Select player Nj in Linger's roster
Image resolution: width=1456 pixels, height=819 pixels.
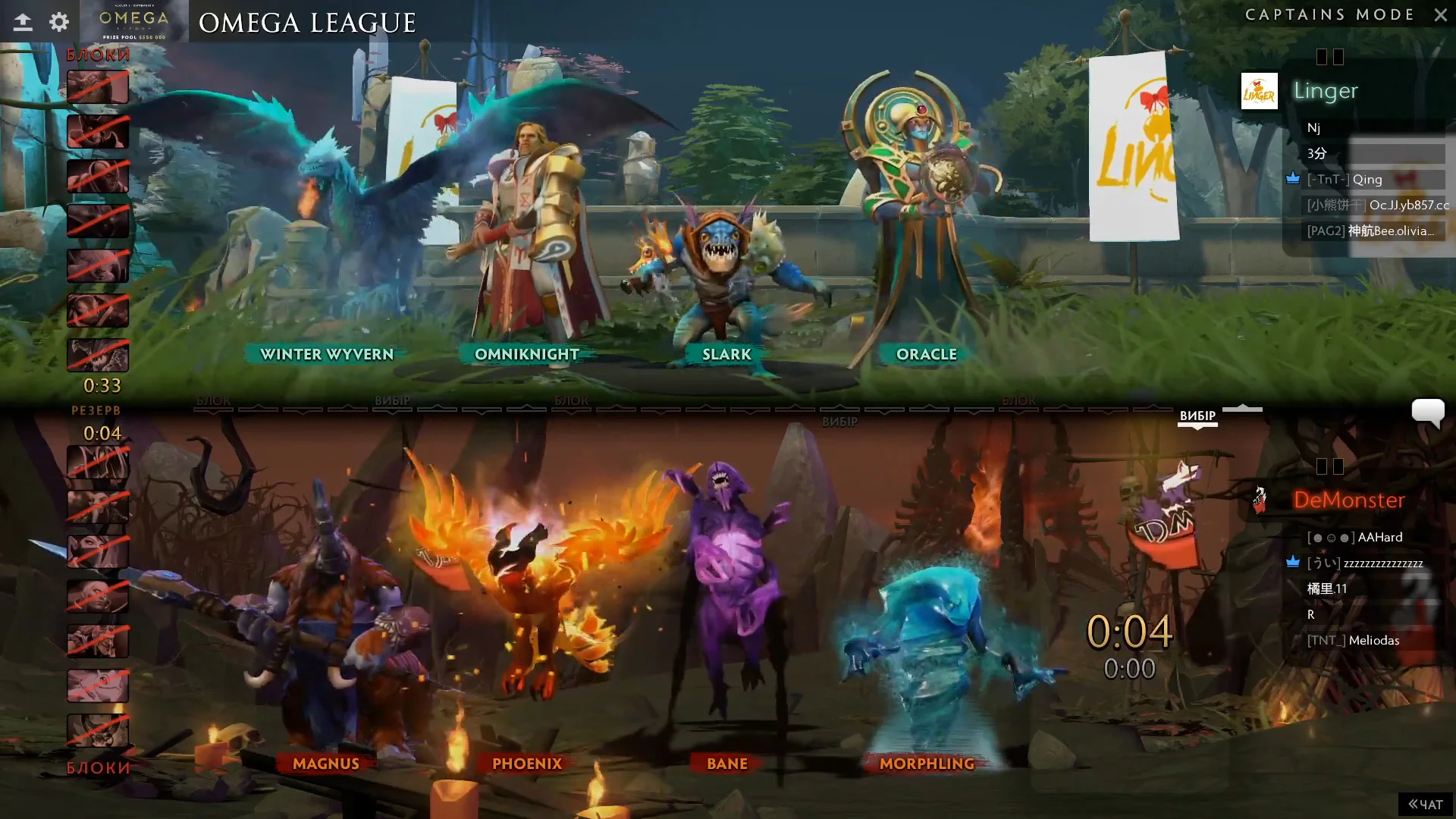click(1313, 128)
